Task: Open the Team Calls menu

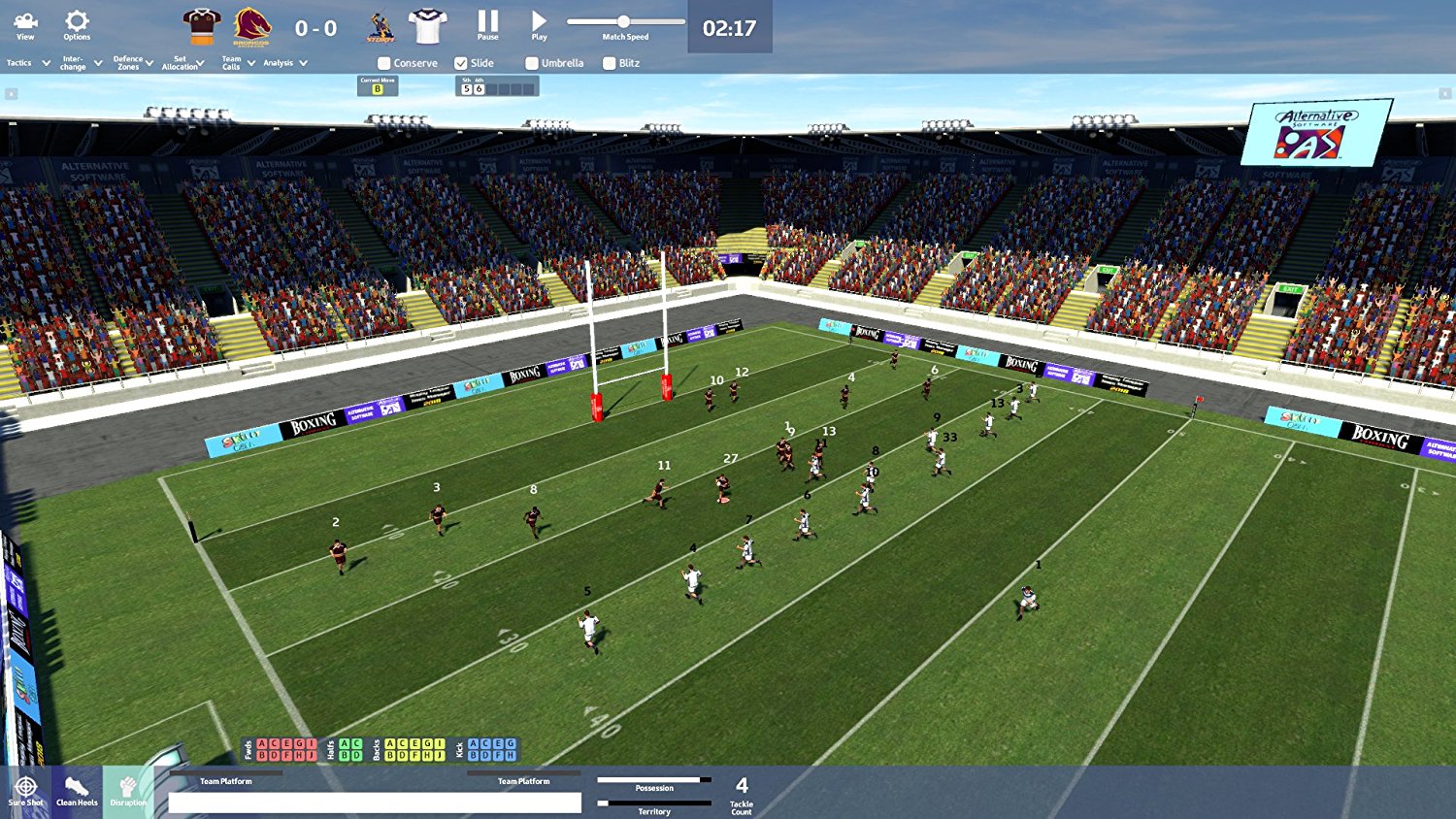Action: [x=233, y=62]
